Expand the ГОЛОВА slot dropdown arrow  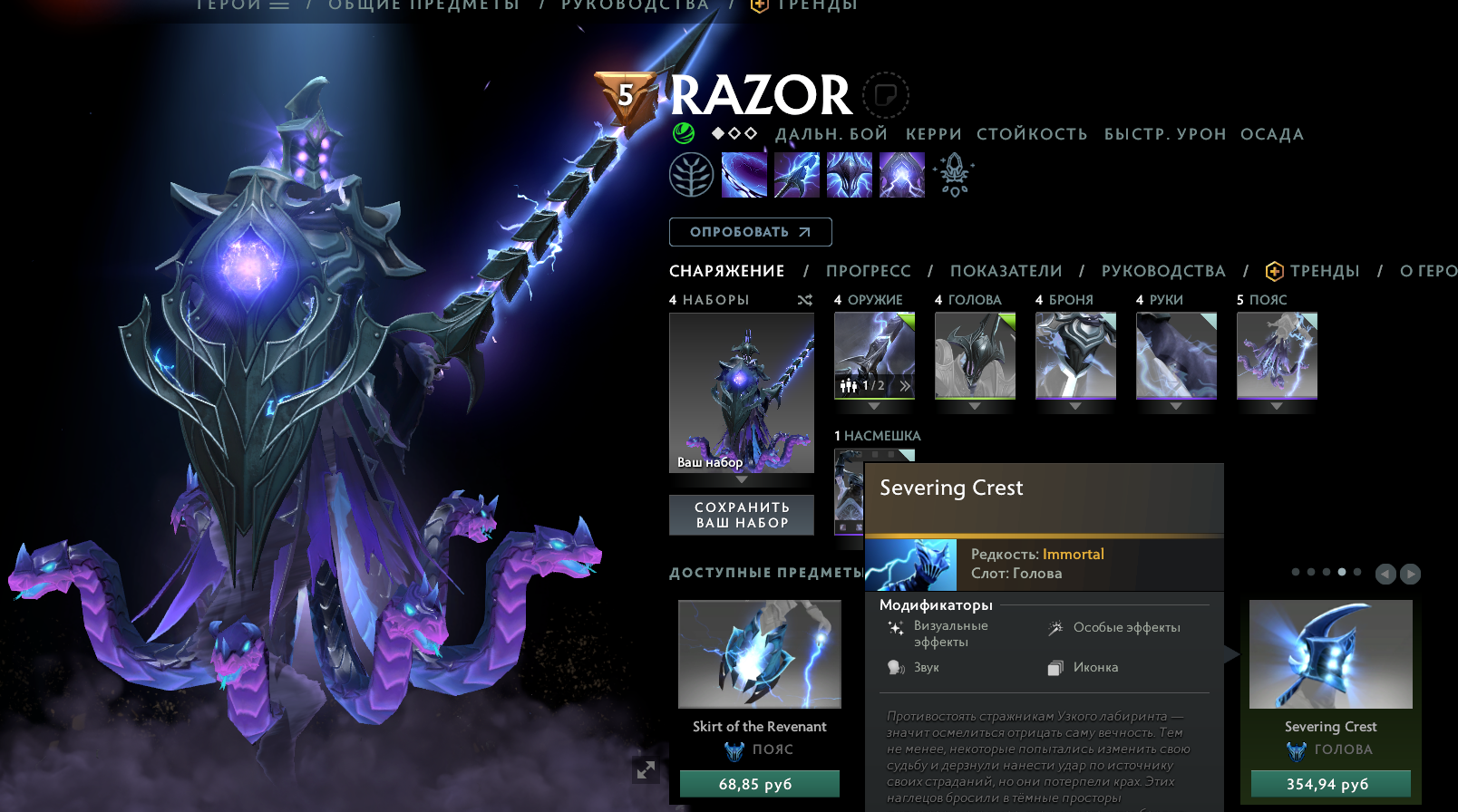[x=975, y=408]
